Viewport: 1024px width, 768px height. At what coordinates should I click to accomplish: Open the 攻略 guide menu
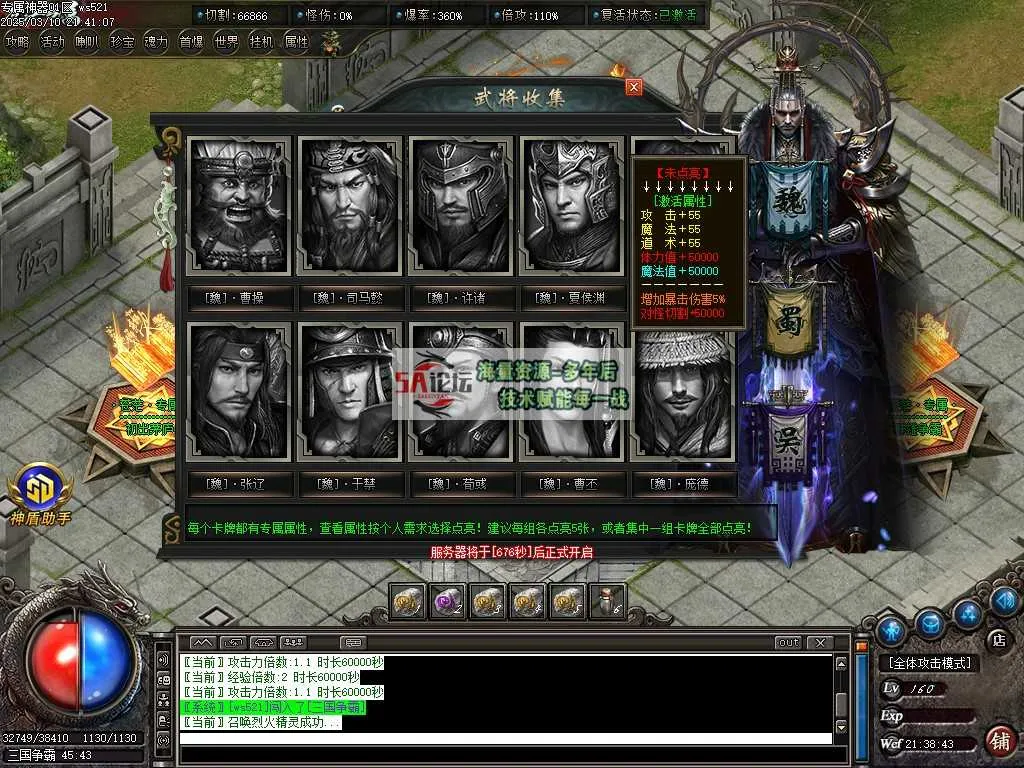[x=17, y=42]
